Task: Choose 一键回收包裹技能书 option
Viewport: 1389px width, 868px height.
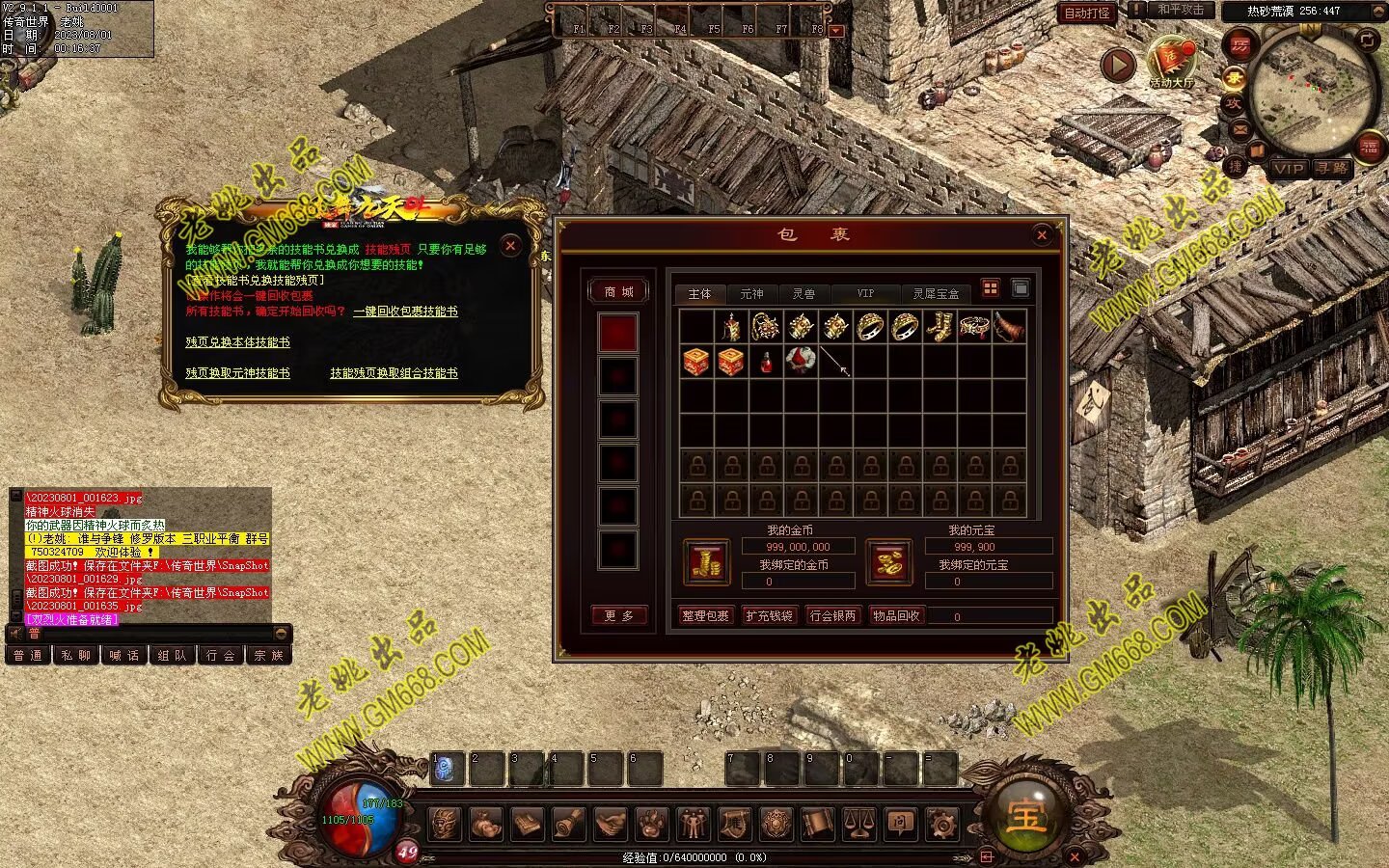Action: click(x=405, y=312)
